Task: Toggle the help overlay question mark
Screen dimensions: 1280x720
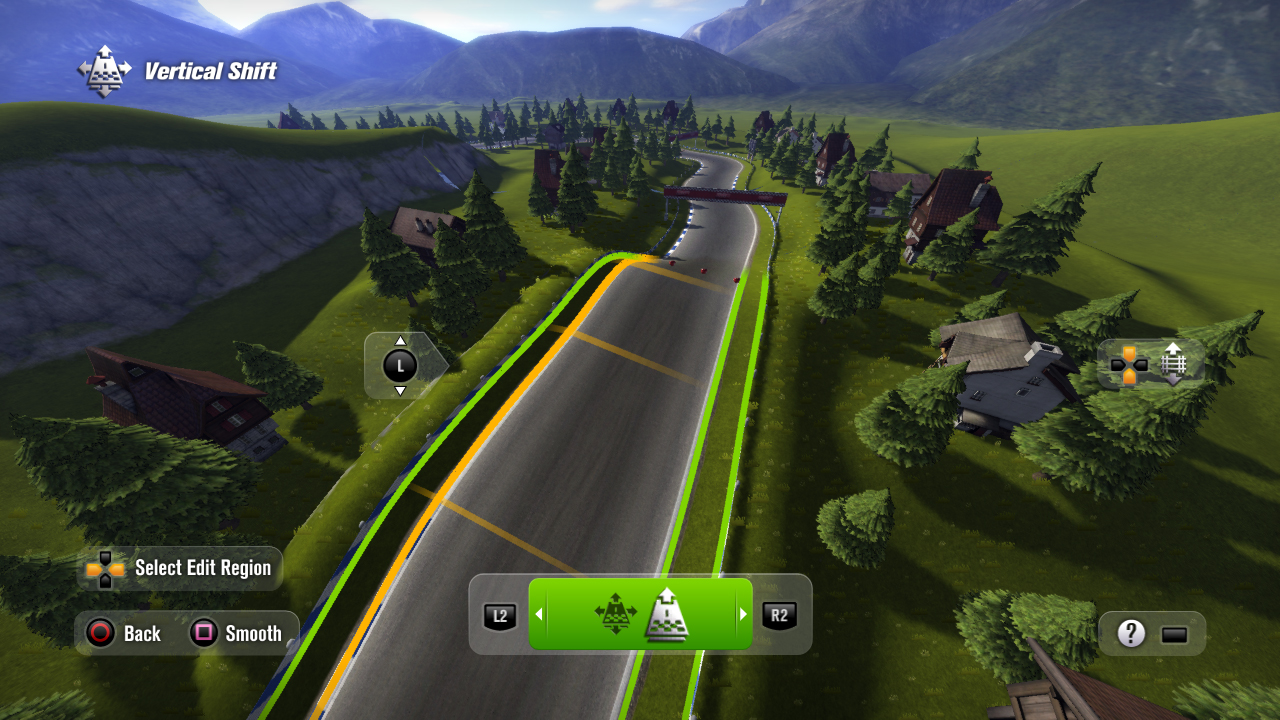Action: (x=1132, y=632)
